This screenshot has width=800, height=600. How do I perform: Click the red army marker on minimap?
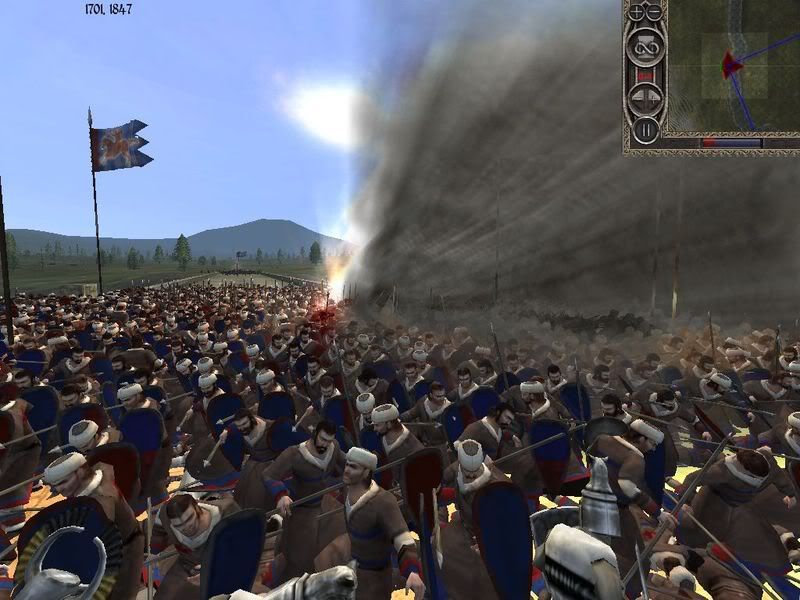tap(732, 65)
